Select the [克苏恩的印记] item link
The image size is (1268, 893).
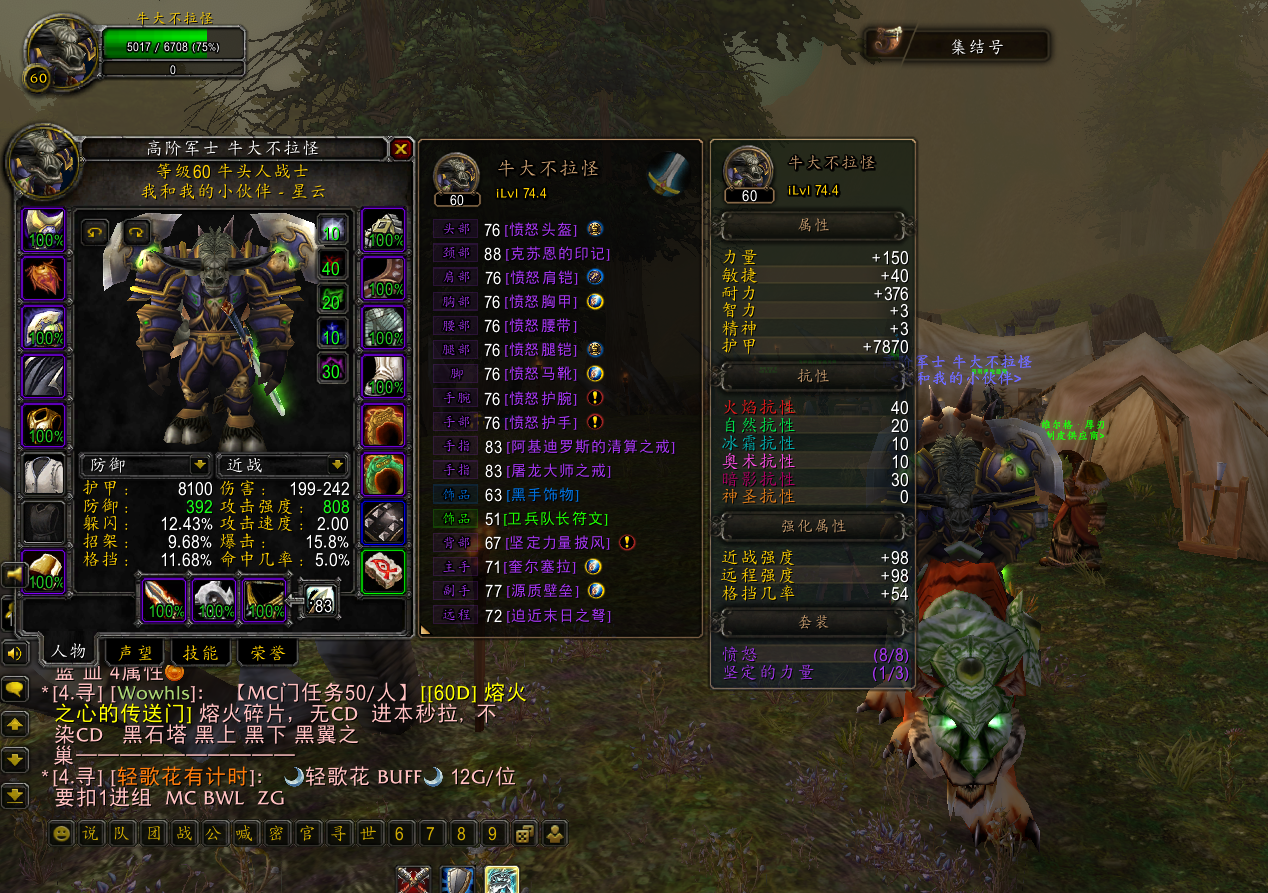(557, 254)
